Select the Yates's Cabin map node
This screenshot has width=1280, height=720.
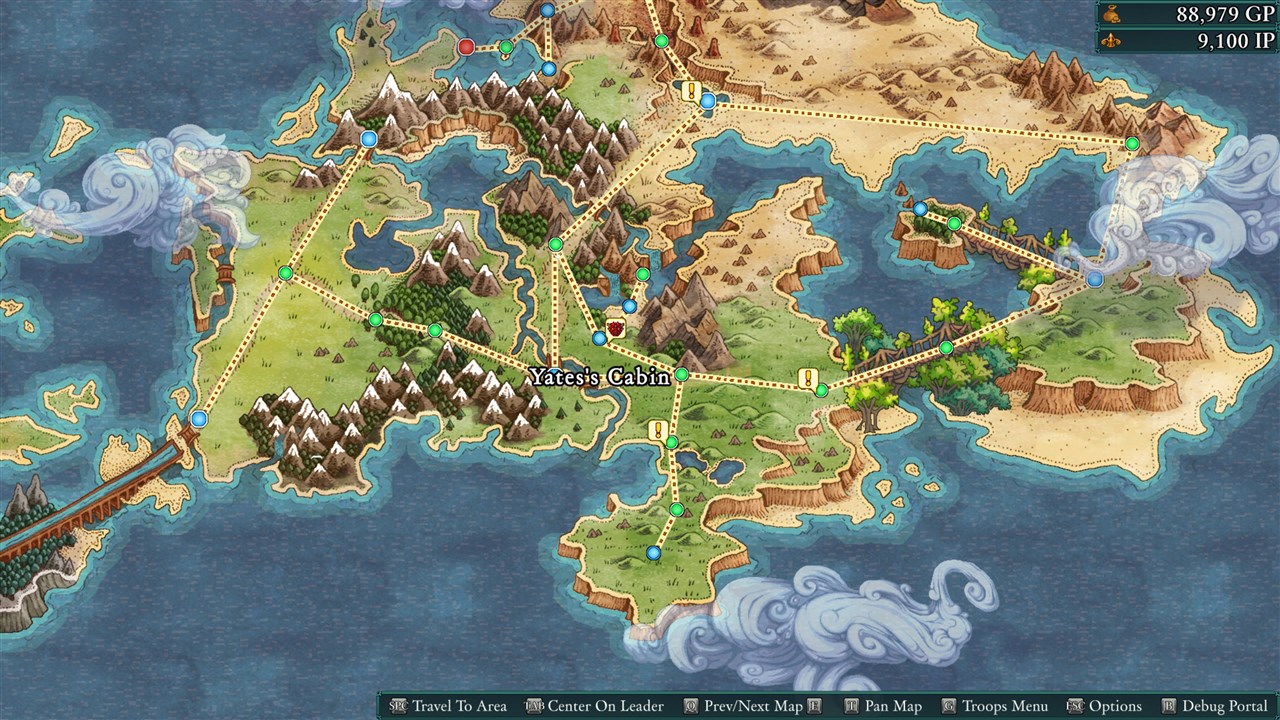681,374
